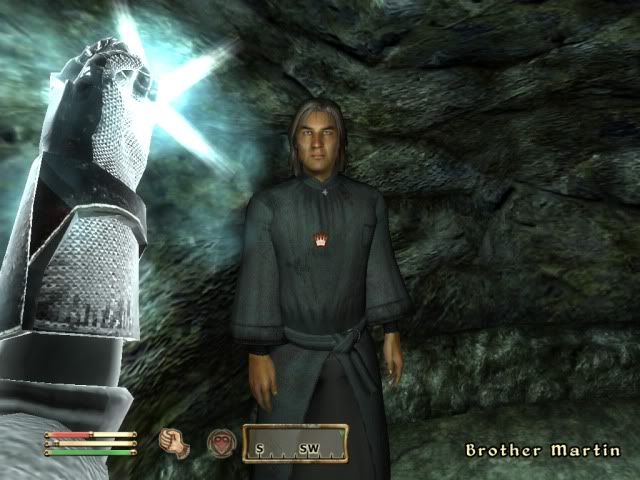This screenshot has width=640, height=480.
Task: Click the compass bar showing S and SW
Action: click(299, 443)
